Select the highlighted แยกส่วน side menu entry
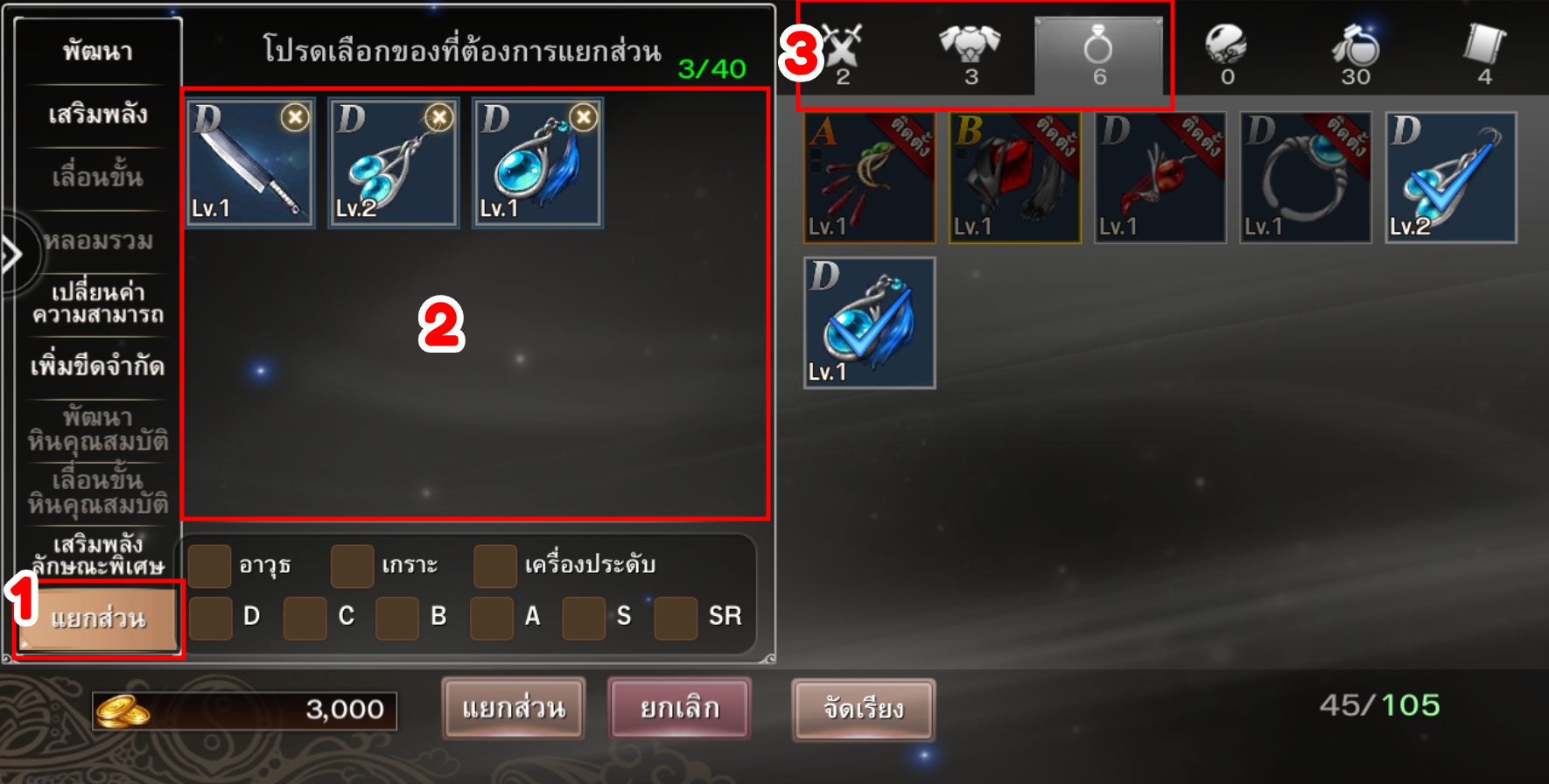1549x784 pixels. pos(97,619)
